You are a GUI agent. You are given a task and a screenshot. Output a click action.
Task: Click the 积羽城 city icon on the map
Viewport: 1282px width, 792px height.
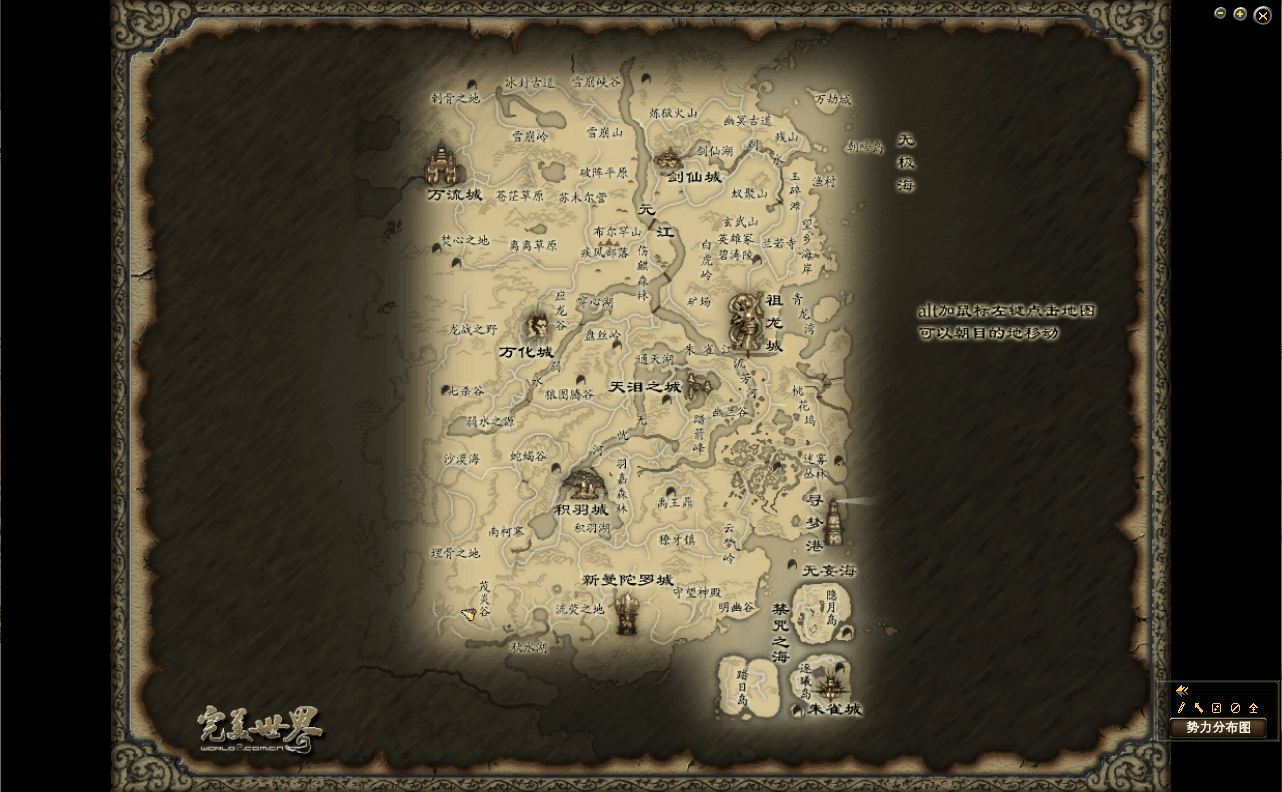point(583,485)
